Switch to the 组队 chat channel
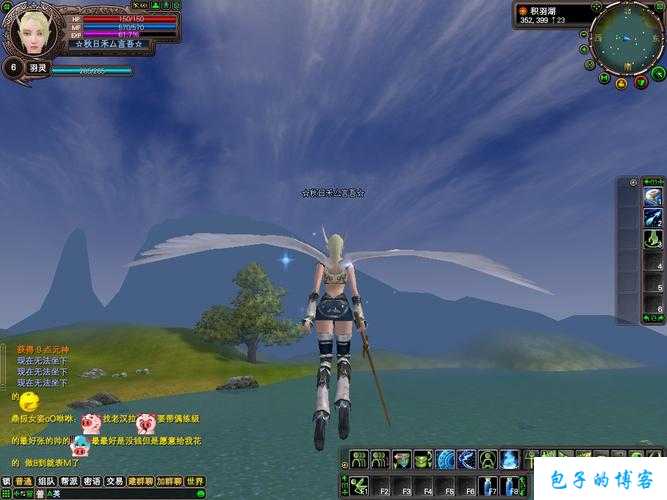Screen dimensions: 667x500 click(x=46, y=481)
